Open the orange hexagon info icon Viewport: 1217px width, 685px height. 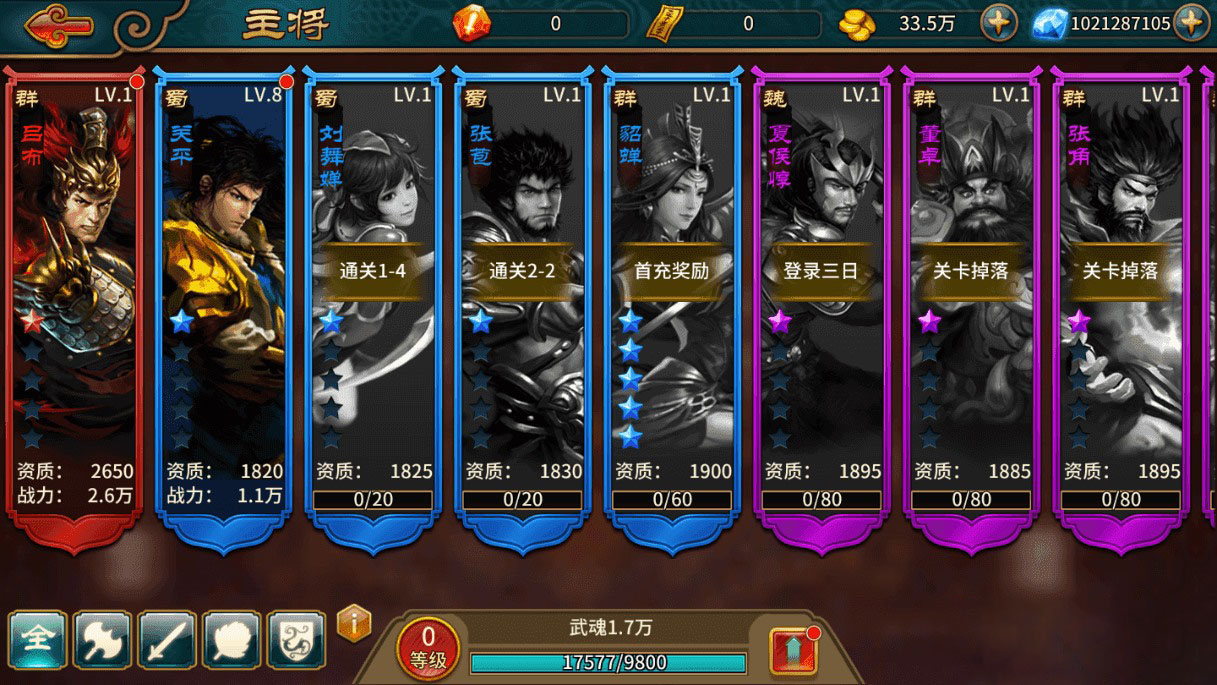[354, 624]
